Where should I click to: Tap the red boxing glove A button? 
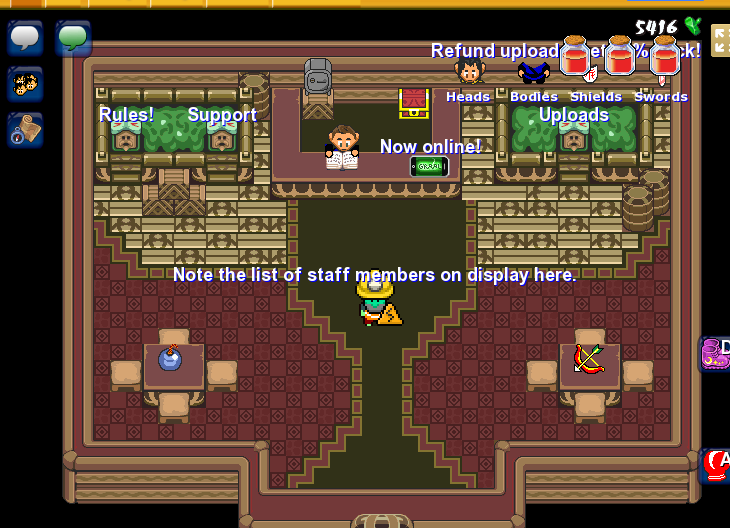click(716, 465)
